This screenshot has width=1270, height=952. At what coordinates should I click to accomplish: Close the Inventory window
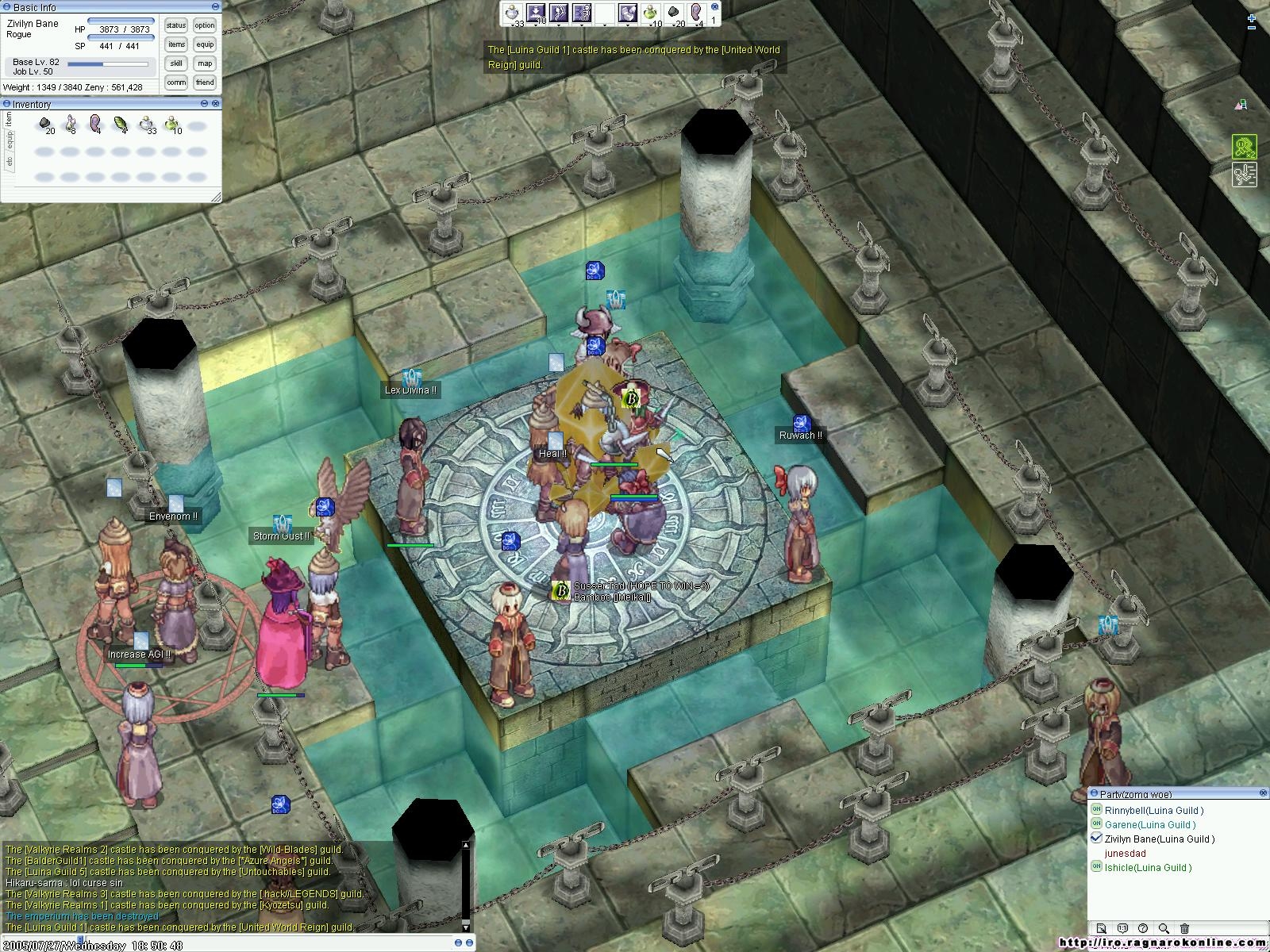click(x=216, y=104)
